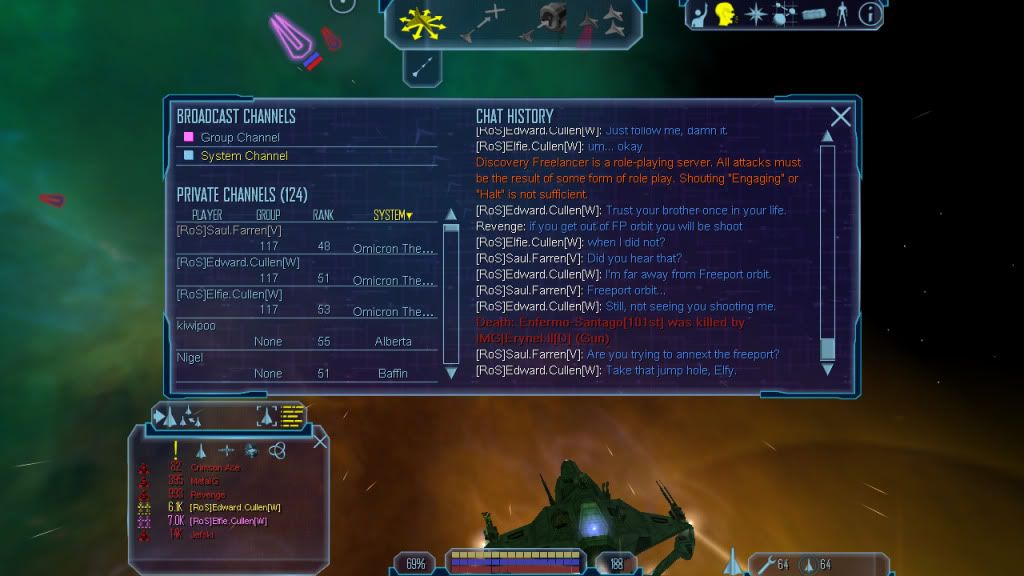Close the contact list panel
The image size is (1024, 576).
[320, 441]
